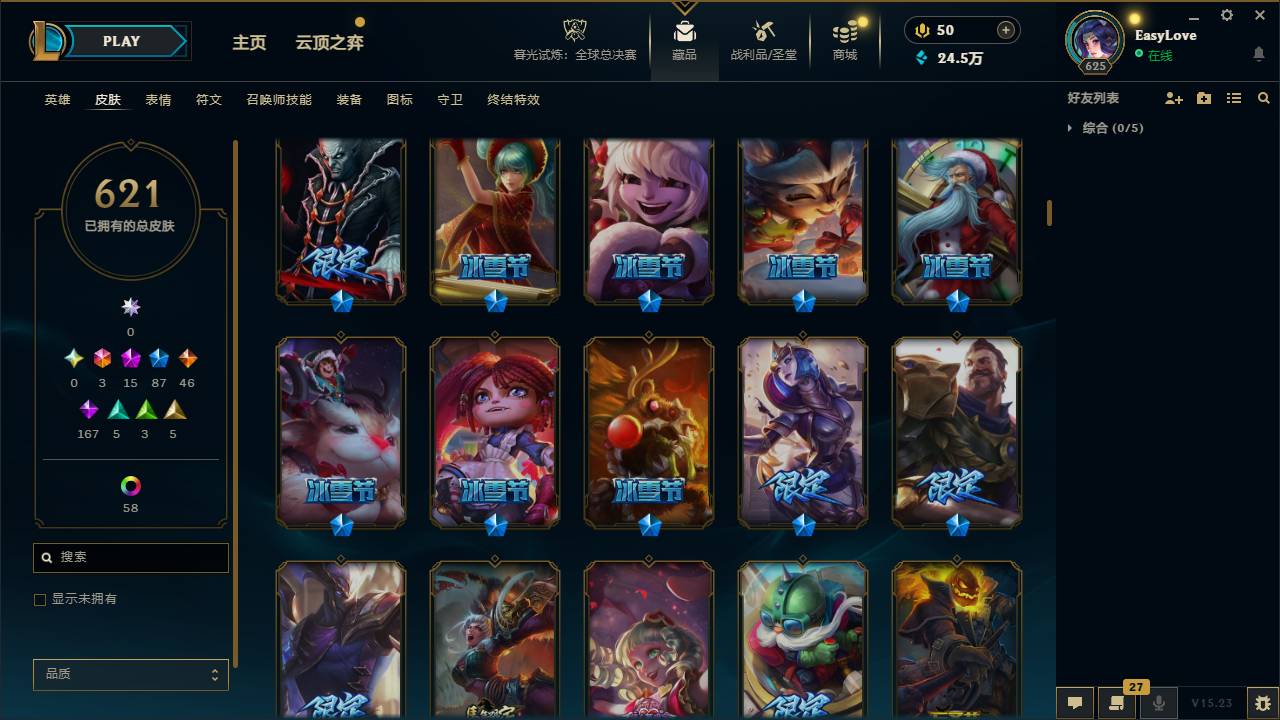The image size is (1280, 720).
Task: Toggle the microphone mute button
Action: pos(1157,701)
